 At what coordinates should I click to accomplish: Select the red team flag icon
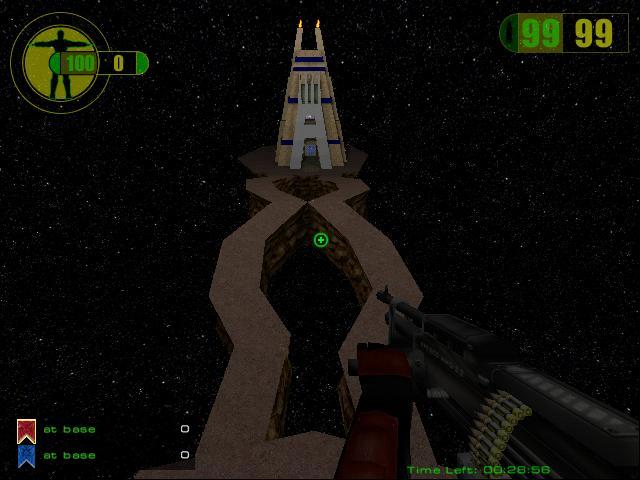click(x=26, y=431)
